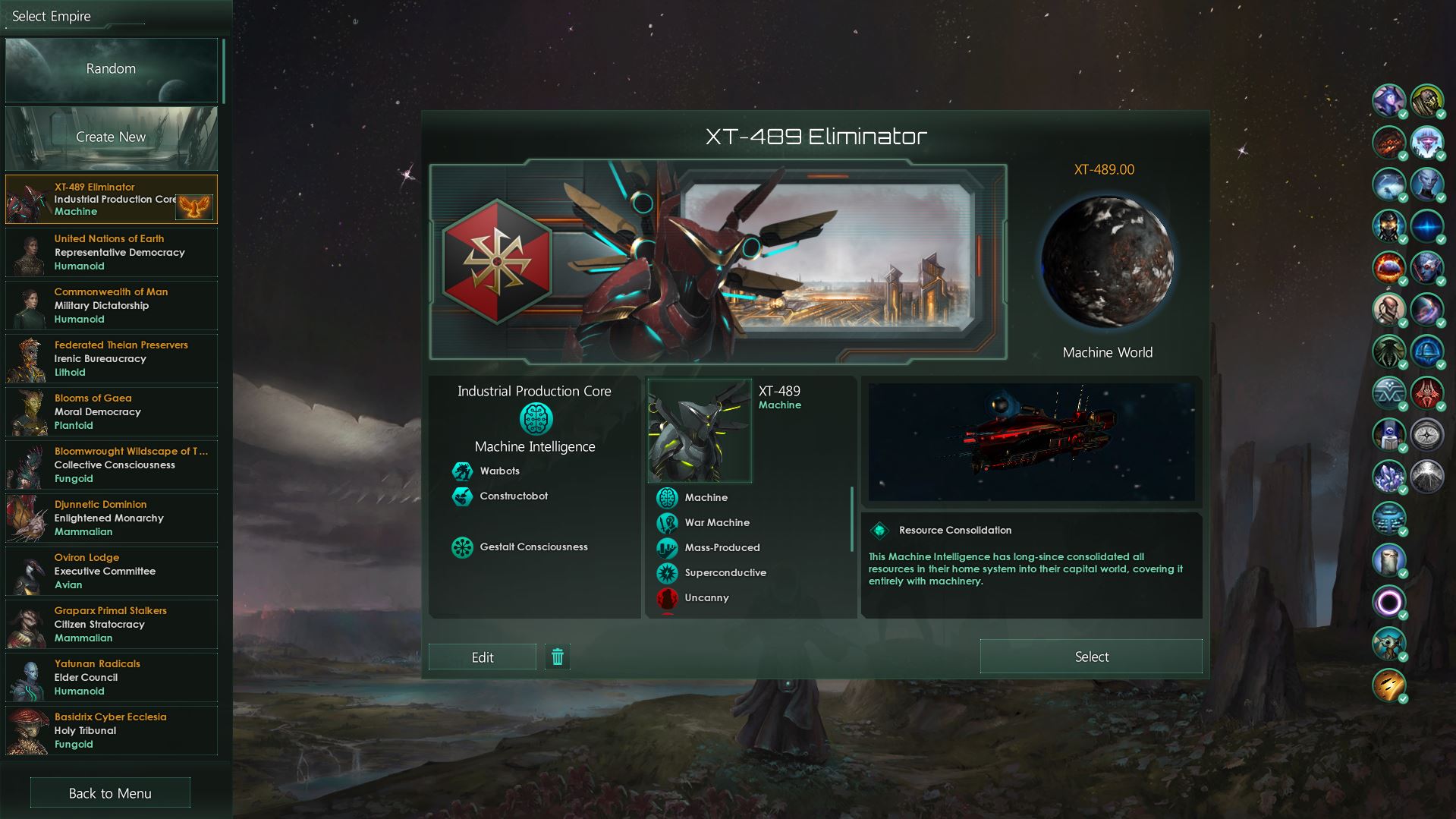Click the red Uncanny trait icon
The width and height of the screenshot is (1456, 819).
point(666,597)
